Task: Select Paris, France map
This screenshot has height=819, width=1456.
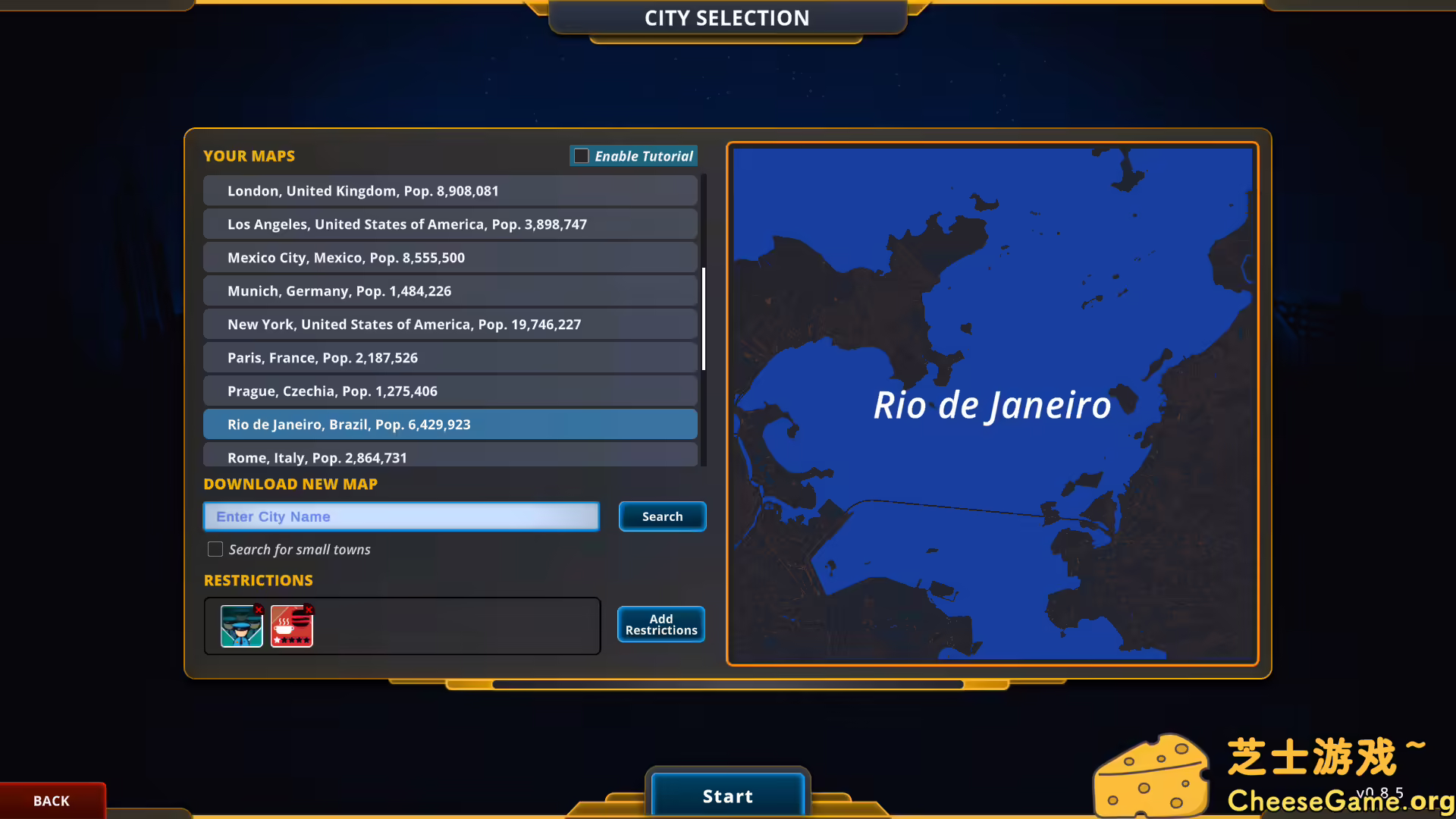Action: [450, 357]
